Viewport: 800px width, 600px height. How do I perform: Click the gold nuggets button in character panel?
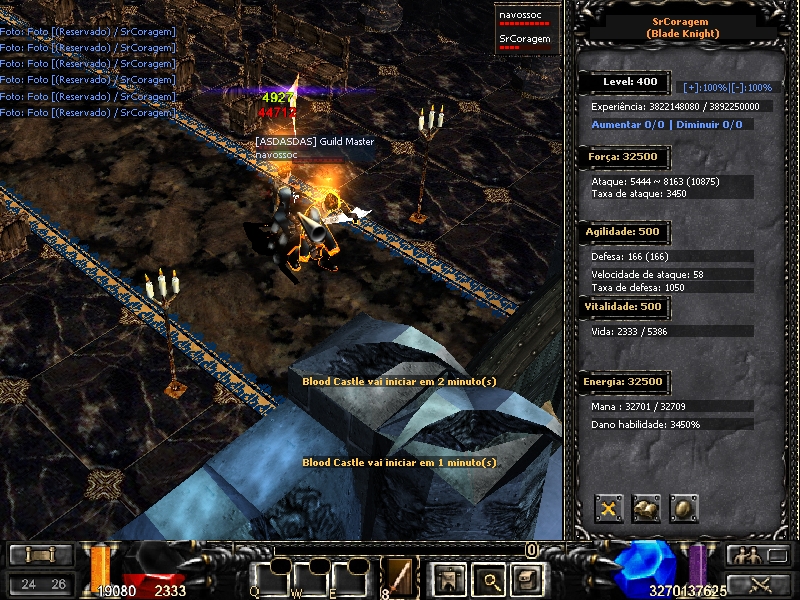point(646,508)
